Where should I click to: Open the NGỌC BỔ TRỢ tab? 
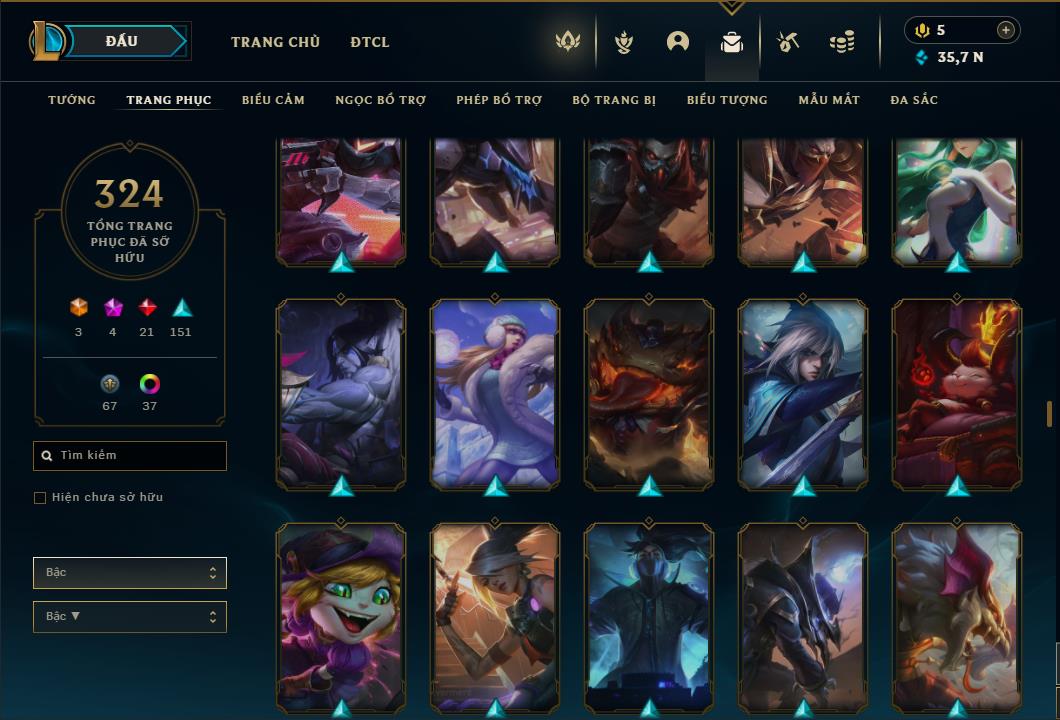pos(380,100)
